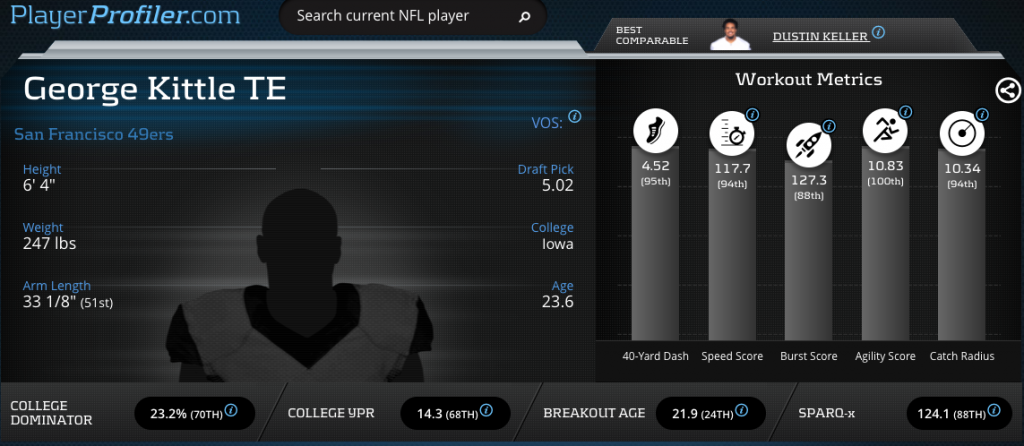Screen dimensions: 1024x446
Task: Show info for Agility Score metric
Action: [905, 111]
